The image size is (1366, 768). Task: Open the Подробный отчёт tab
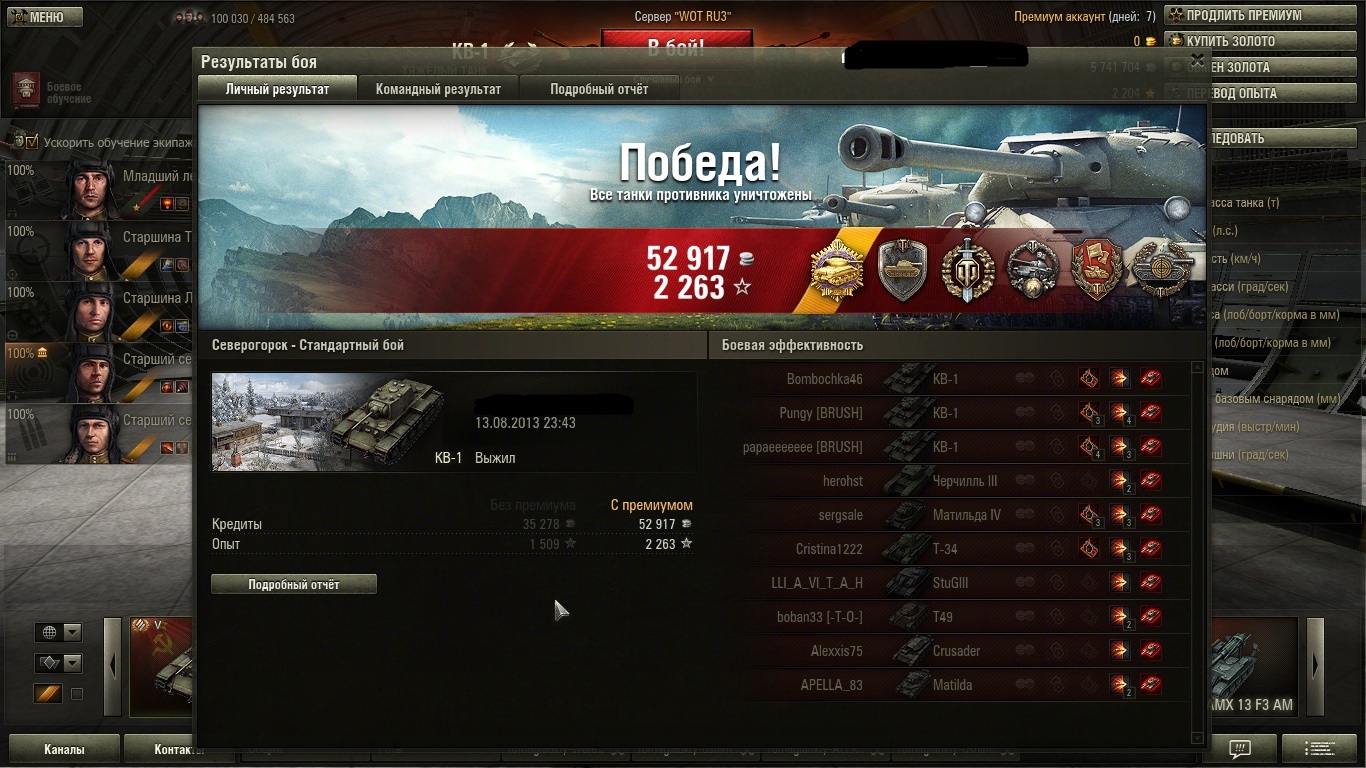point(598,89)
